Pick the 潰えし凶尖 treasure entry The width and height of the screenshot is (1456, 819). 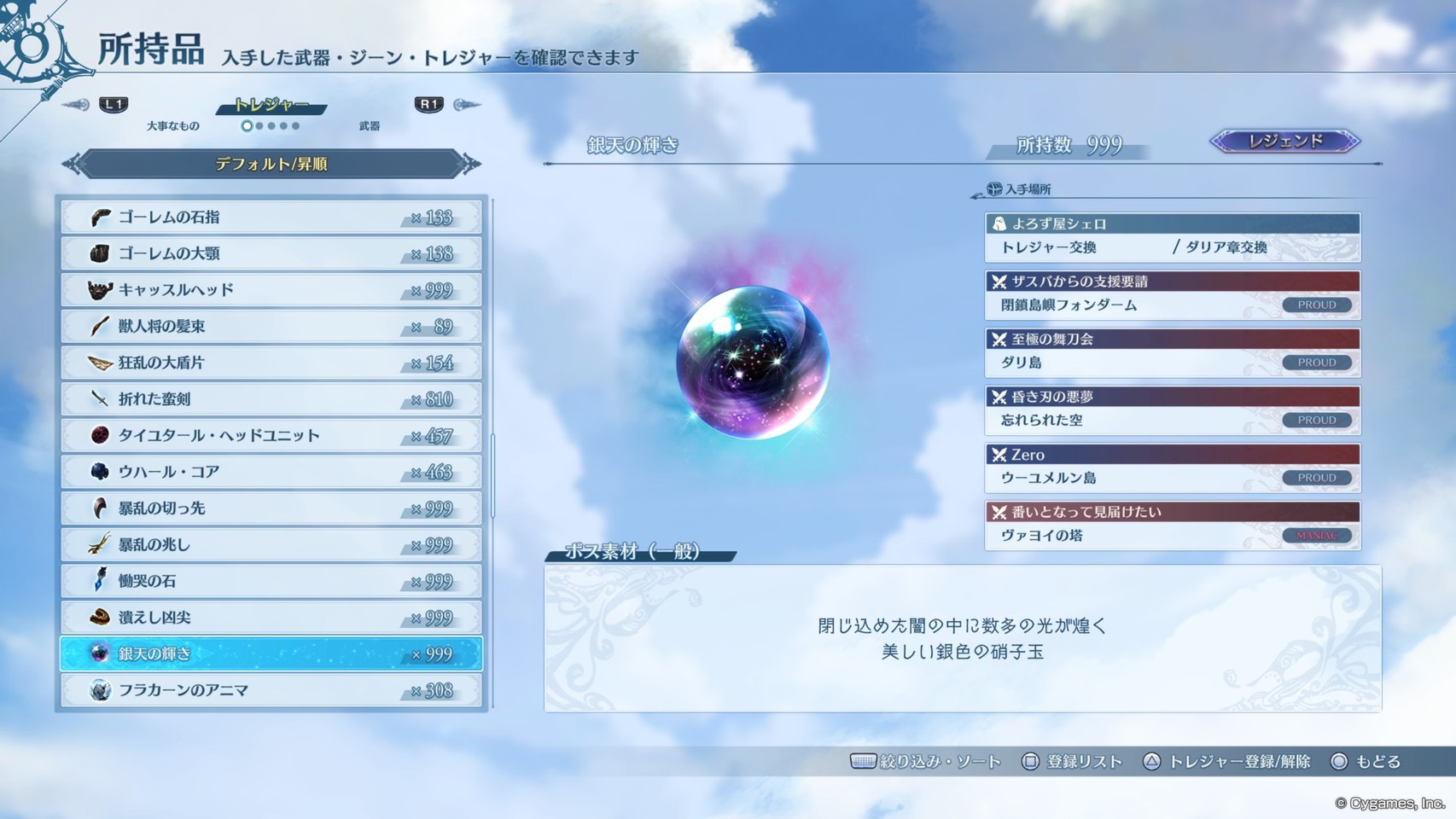[271, 618]
